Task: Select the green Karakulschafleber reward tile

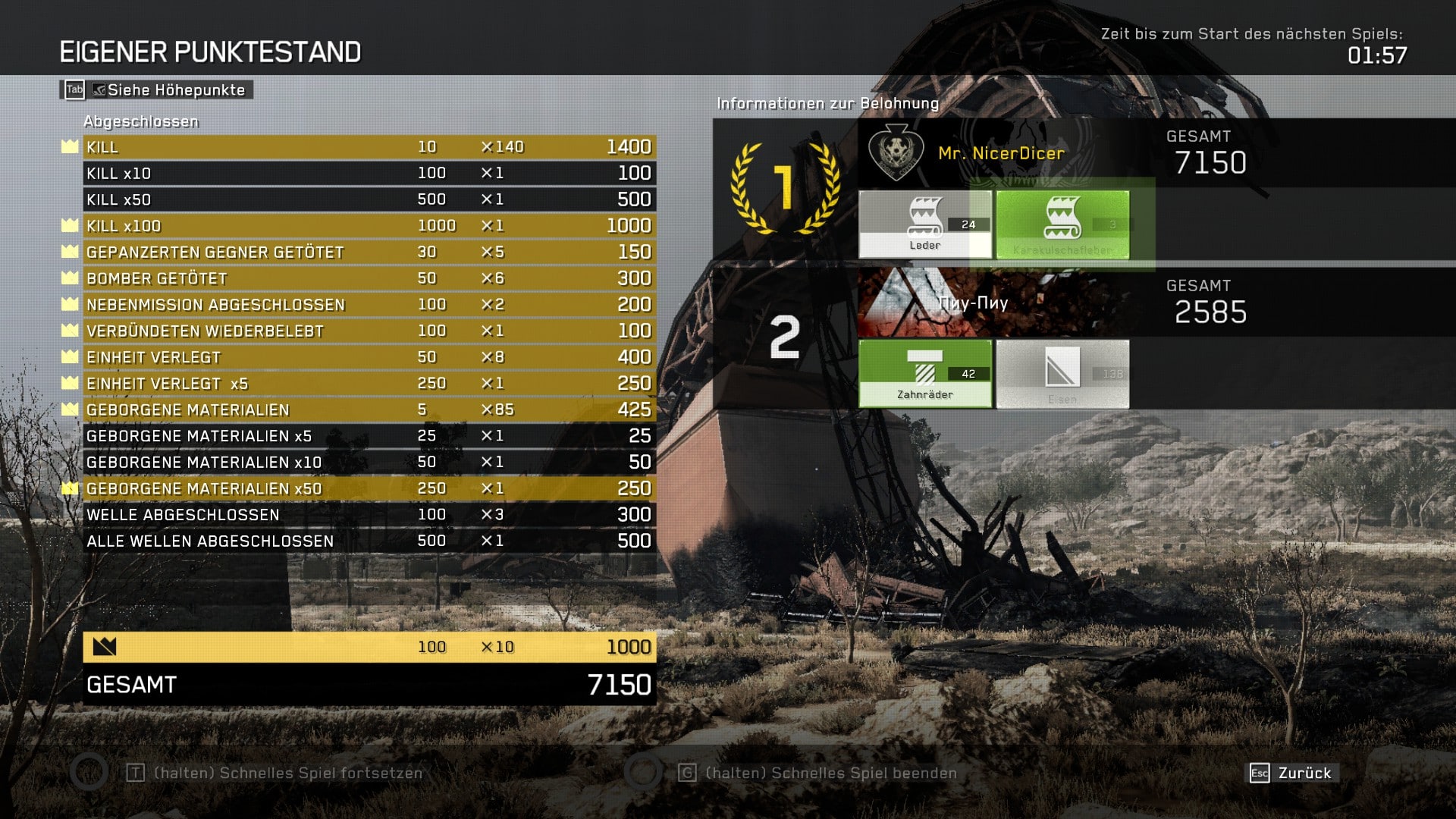Action: [x=1062, y=224]
